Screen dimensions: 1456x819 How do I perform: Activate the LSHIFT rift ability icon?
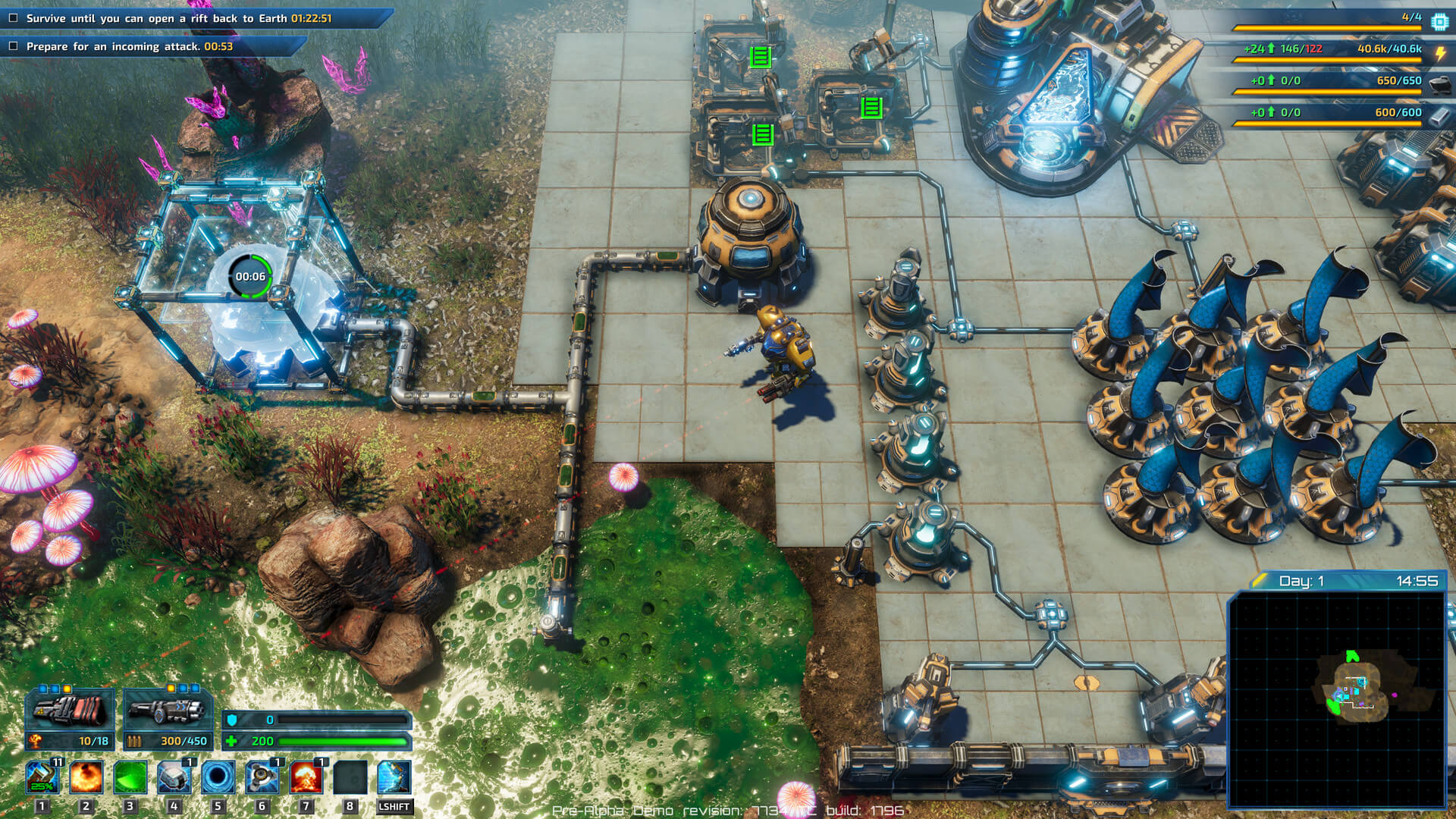pos(393,774)
